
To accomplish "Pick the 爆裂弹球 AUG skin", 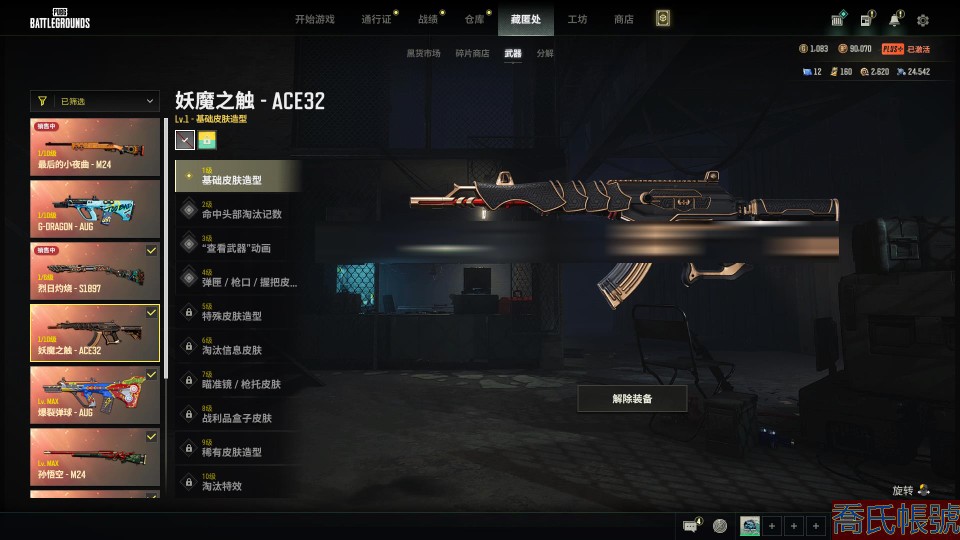I will (95, 394).
